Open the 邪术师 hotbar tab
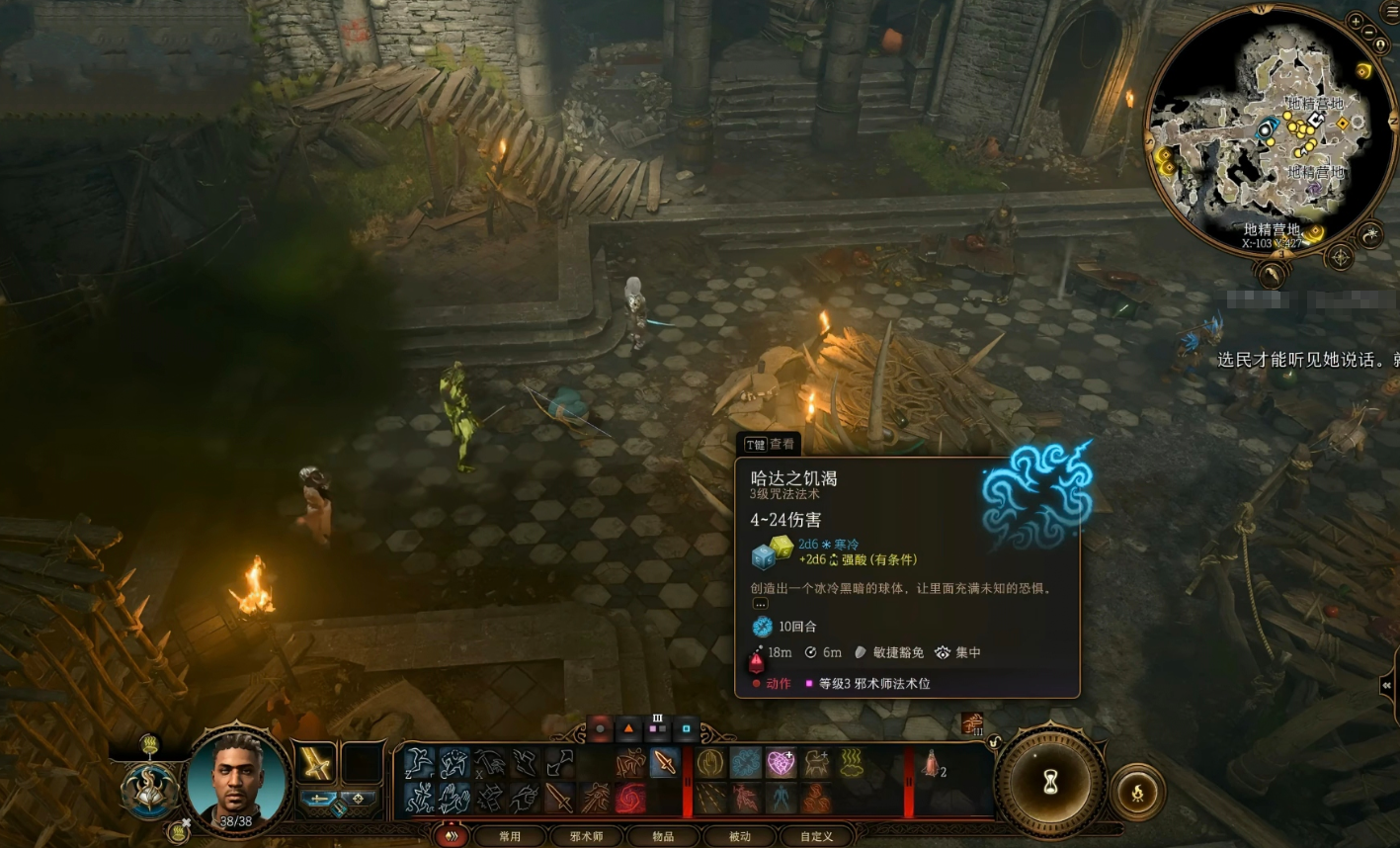 586,836
